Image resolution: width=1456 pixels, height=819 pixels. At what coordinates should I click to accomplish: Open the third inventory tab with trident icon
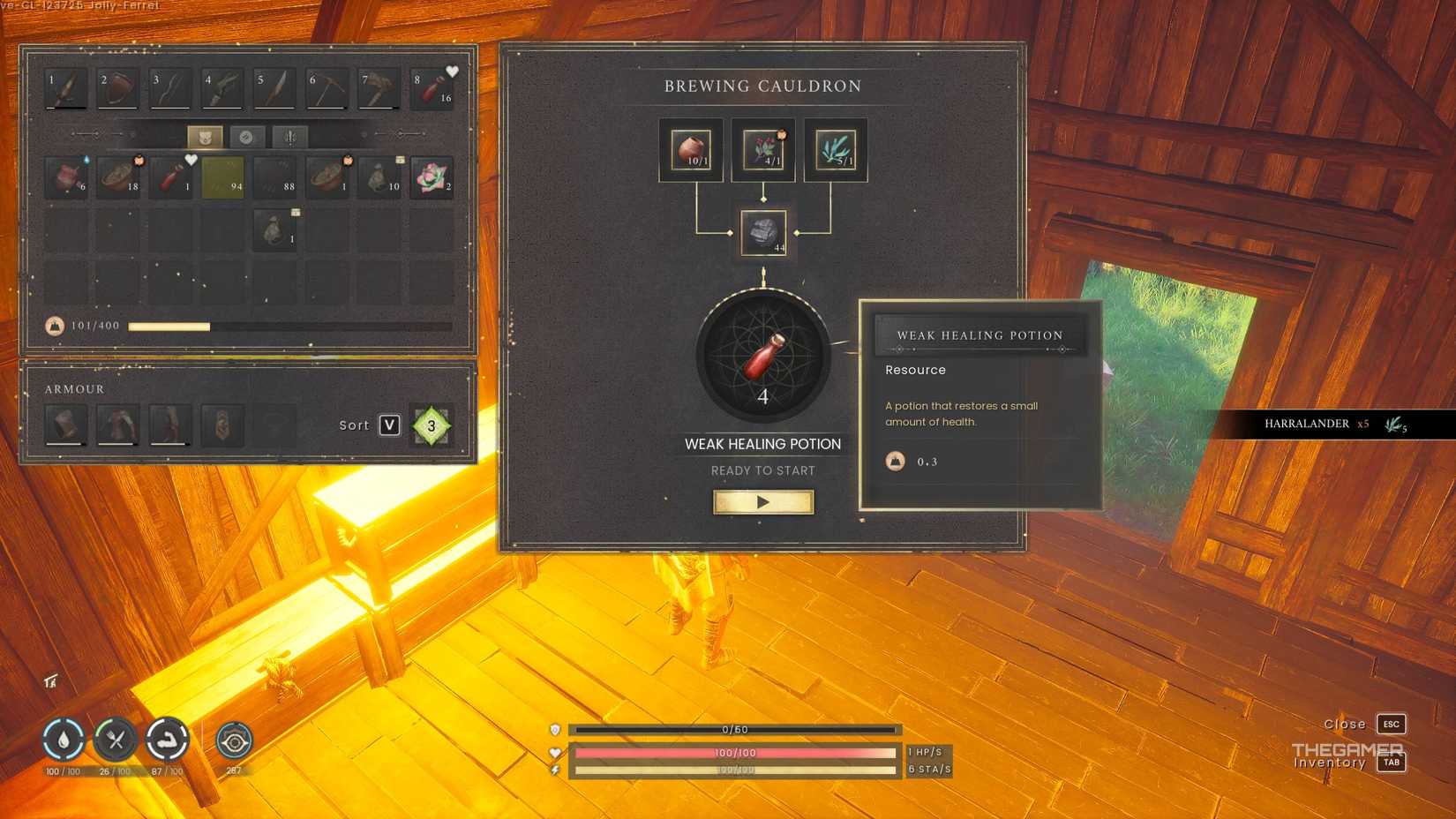point(289,137)
